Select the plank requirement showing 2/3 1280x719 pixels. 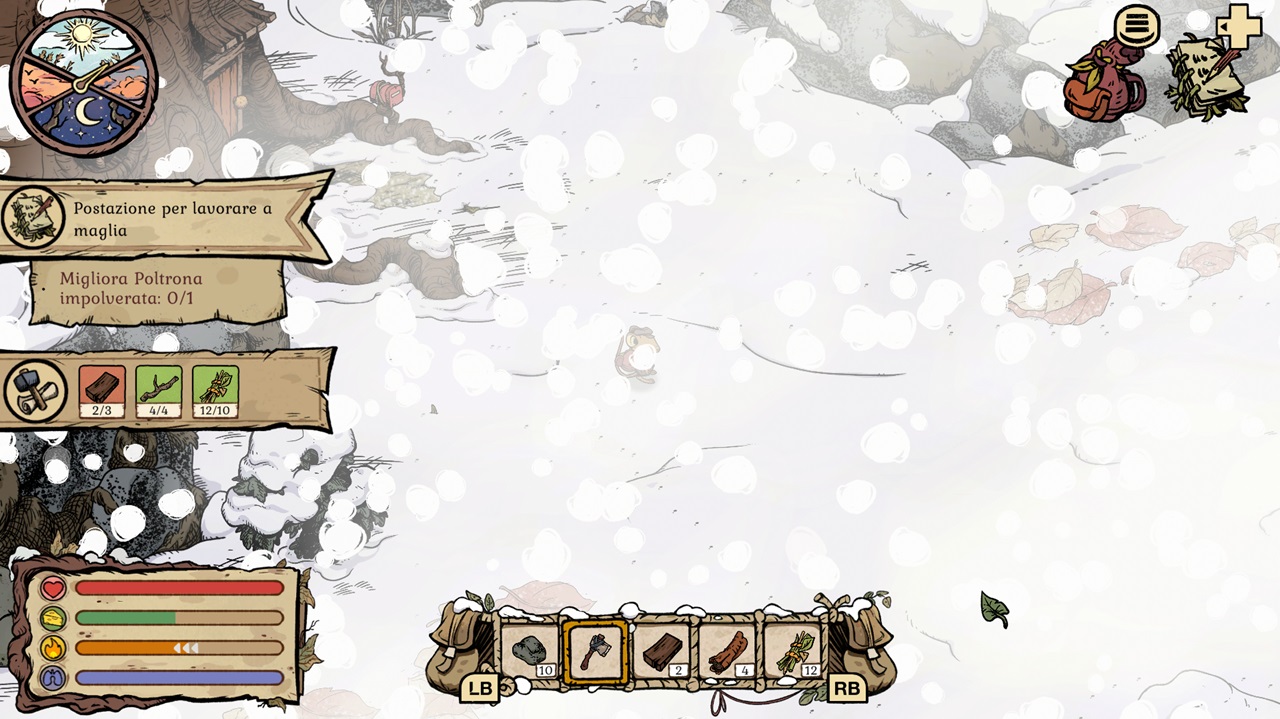coord(102,391)
